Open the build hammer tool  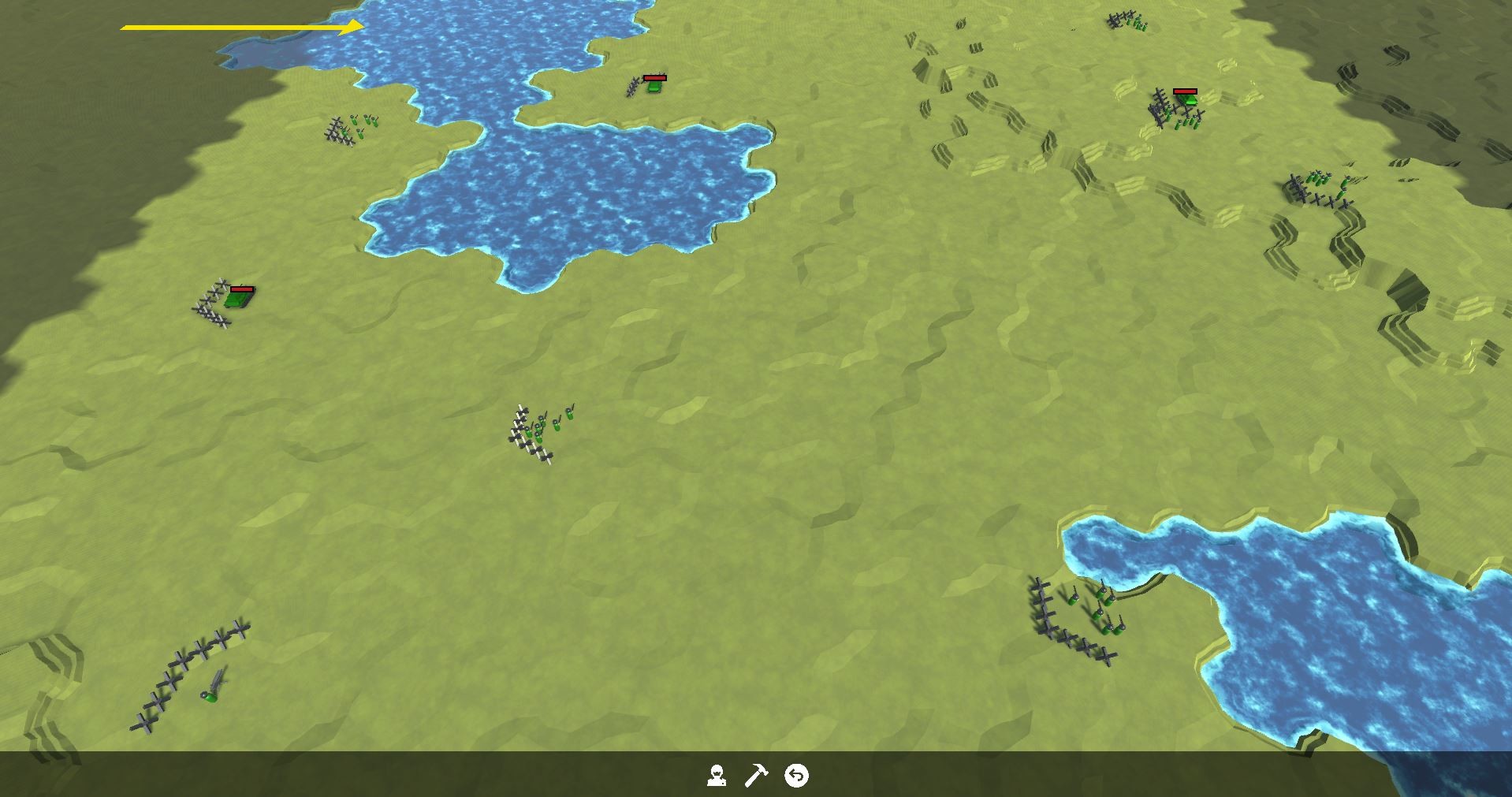click(757, 775)
